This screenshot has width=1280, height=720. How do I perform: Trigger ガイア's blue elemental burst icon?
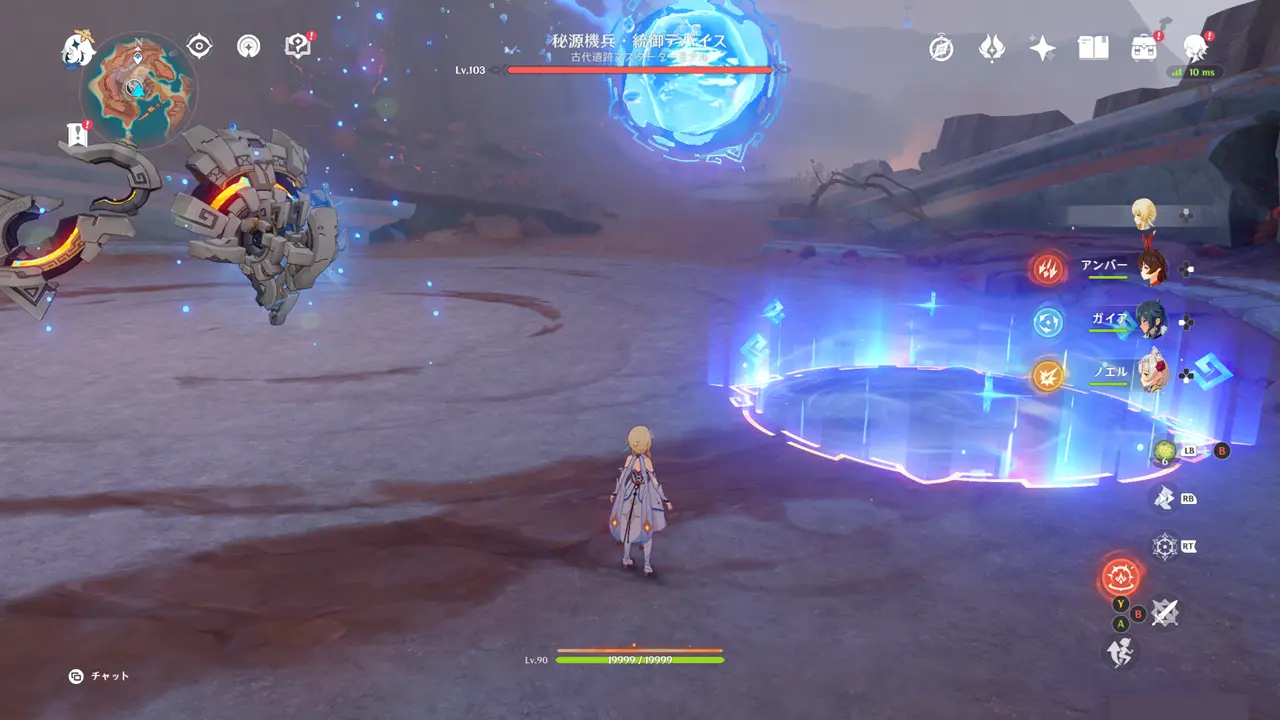[x=1048, y=322]
